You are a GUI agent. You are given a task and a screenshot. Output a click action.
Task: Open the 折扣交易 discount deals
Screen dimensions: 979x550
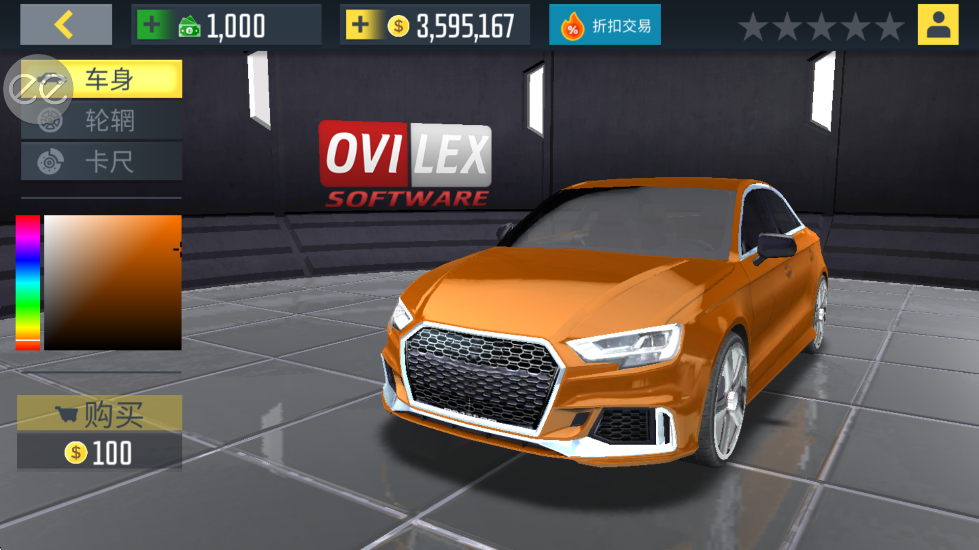604,25
